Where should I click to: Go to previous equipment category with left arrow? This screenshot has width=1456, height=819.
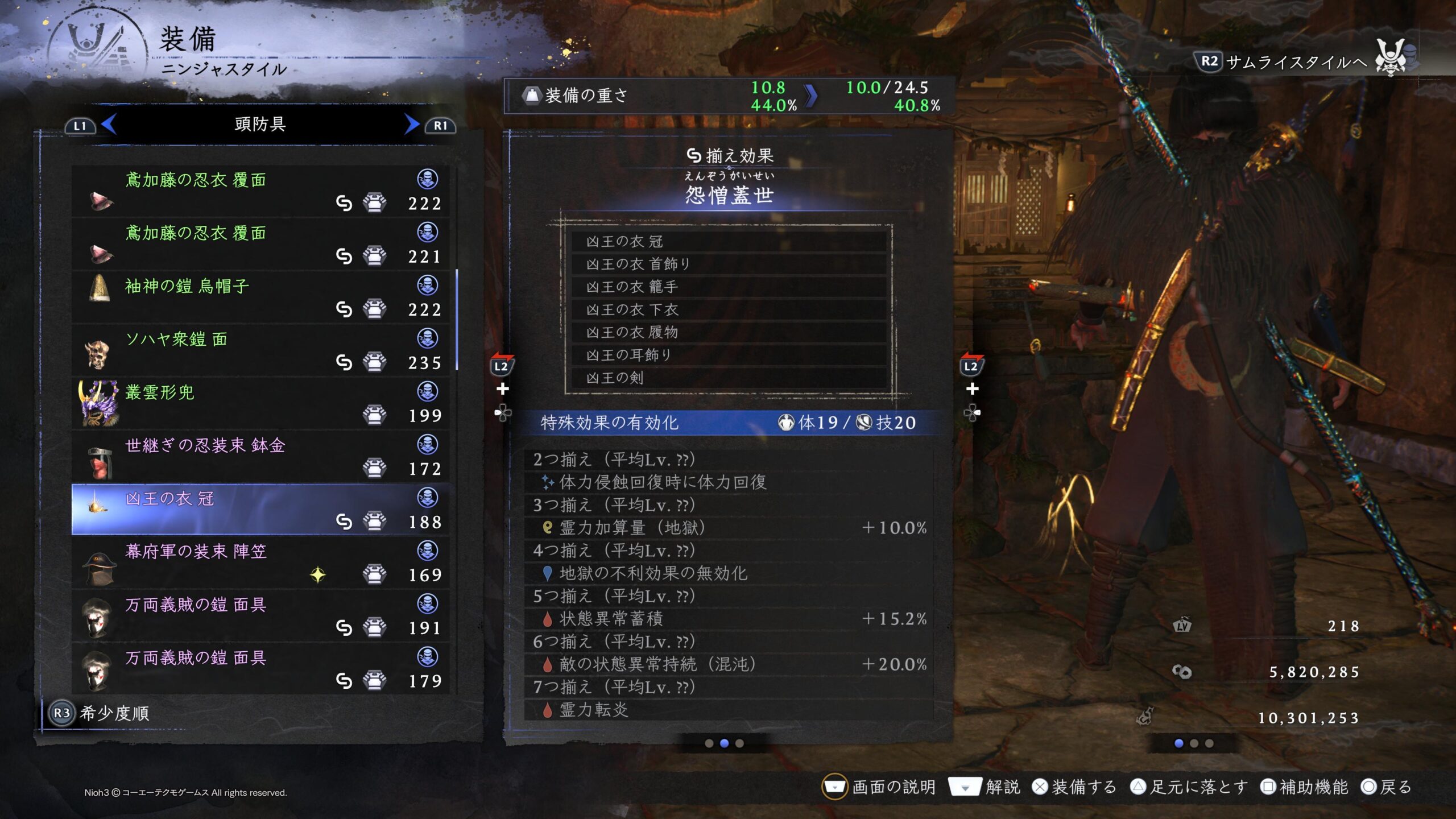click(x=108, y=125)
